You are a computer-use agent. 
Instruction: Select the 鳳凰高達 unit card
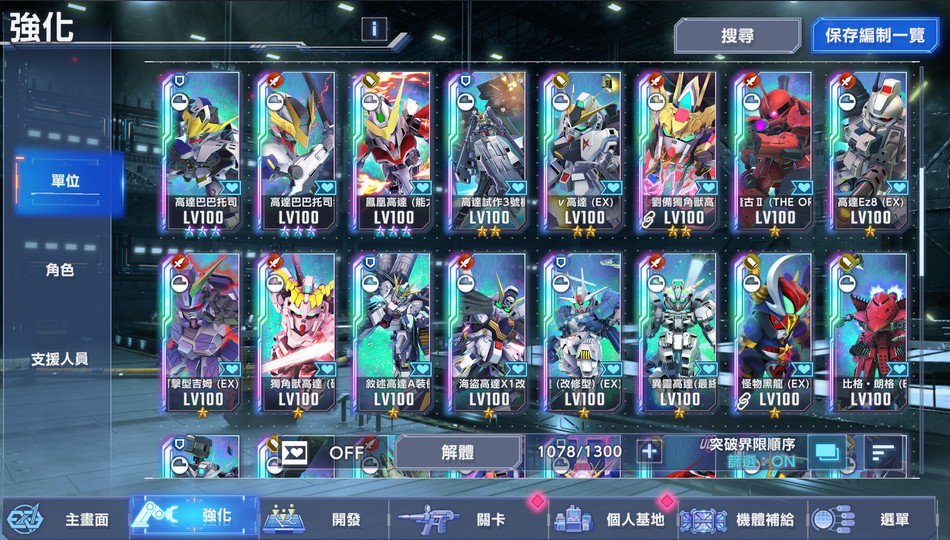tap(391, 150)
